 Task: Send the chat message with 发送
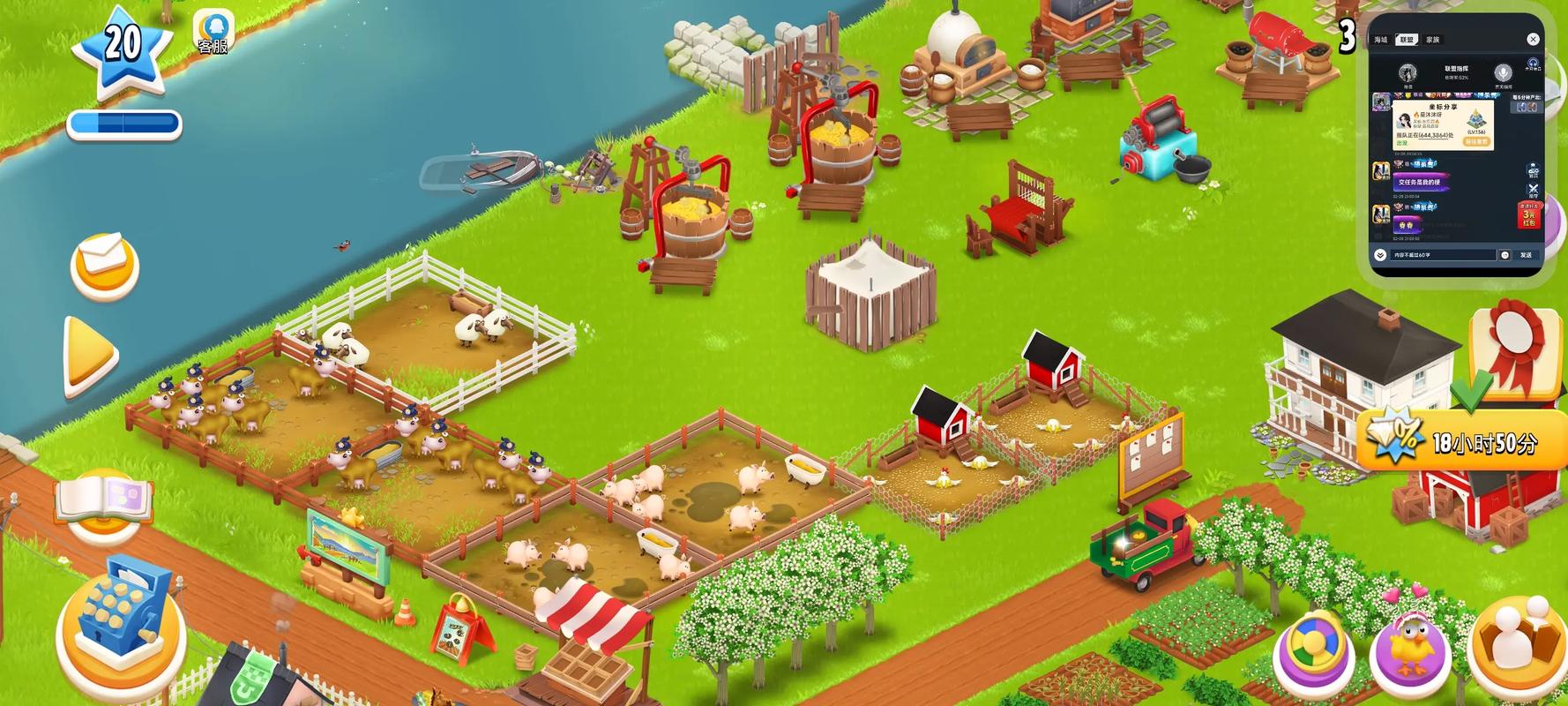[1526, 255]
